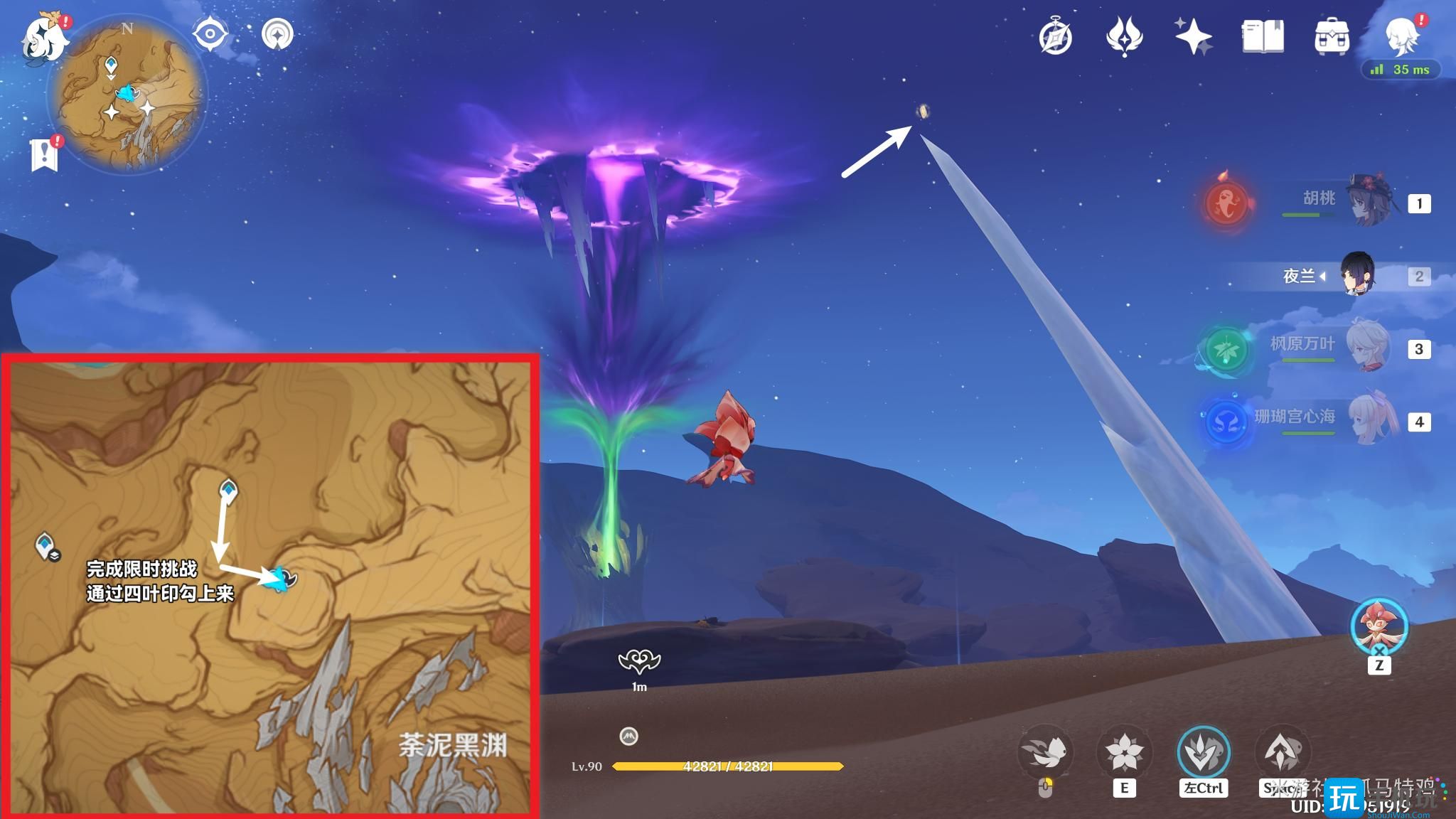Select party member 夜兰
Screen dimensions: 1456x819
[1356, 275]
